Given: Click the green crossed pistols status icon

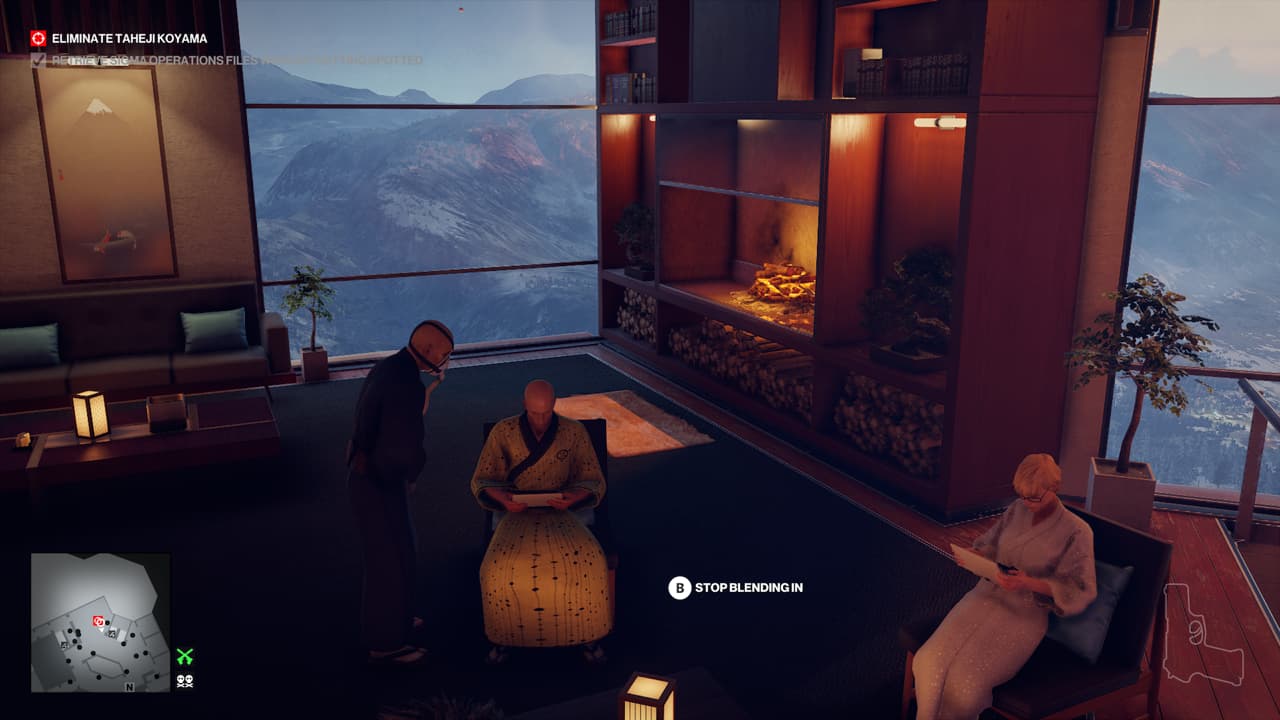Looking at the screenshot, I should [184, 657].
